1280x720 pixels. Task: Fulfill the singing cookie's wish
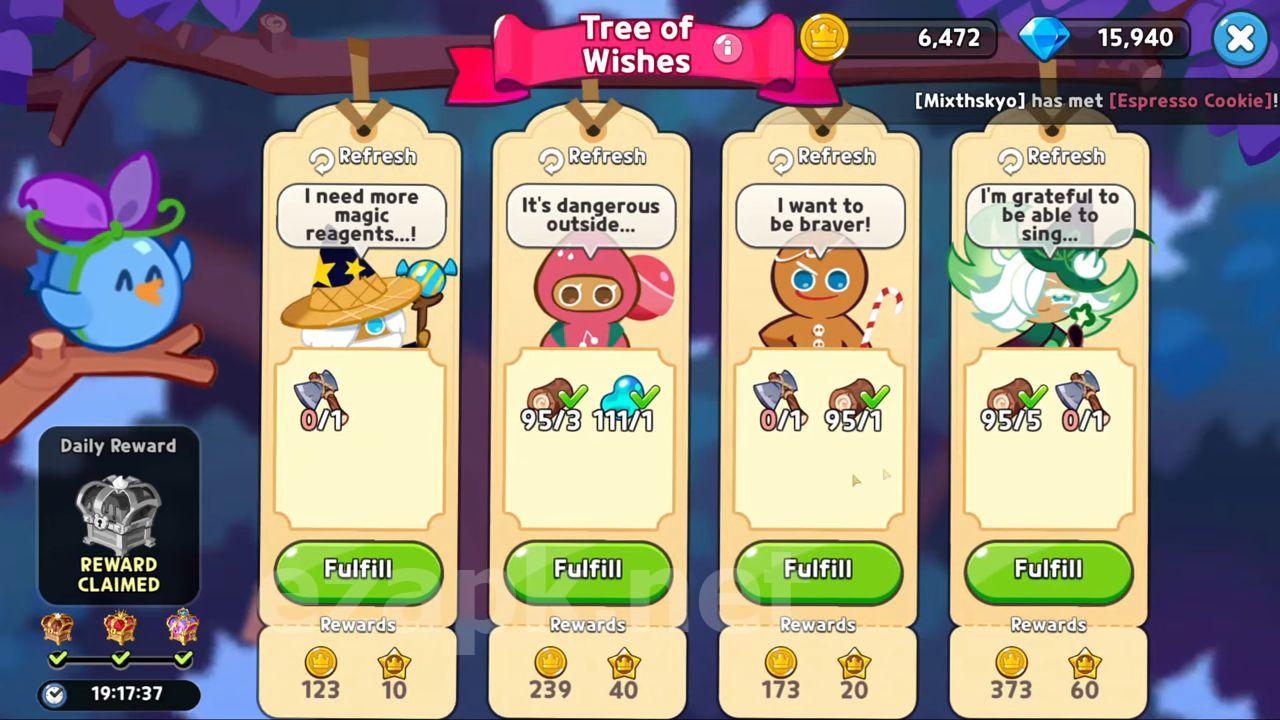pyautogui.click(x=1048, y=570)
